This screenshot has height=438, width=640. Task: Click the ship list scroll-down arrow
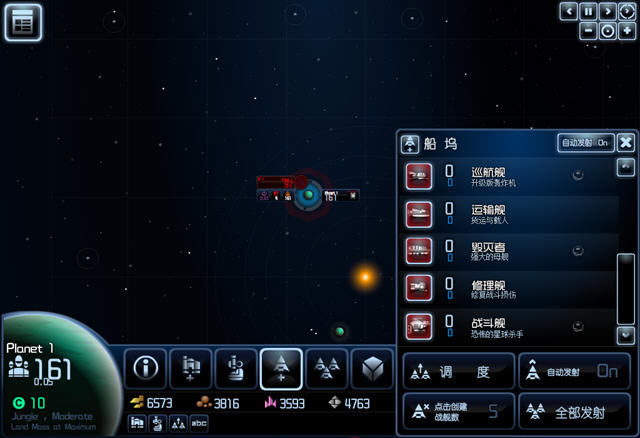pyautogui.click(x=626, y=335)
